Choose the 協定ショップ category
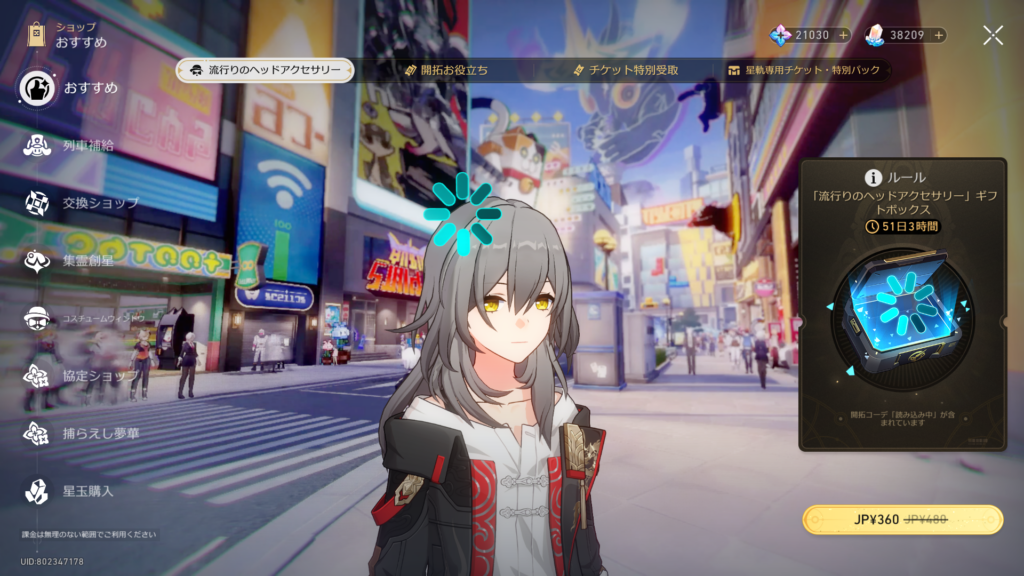1024x576 pixels. [80, 376]
